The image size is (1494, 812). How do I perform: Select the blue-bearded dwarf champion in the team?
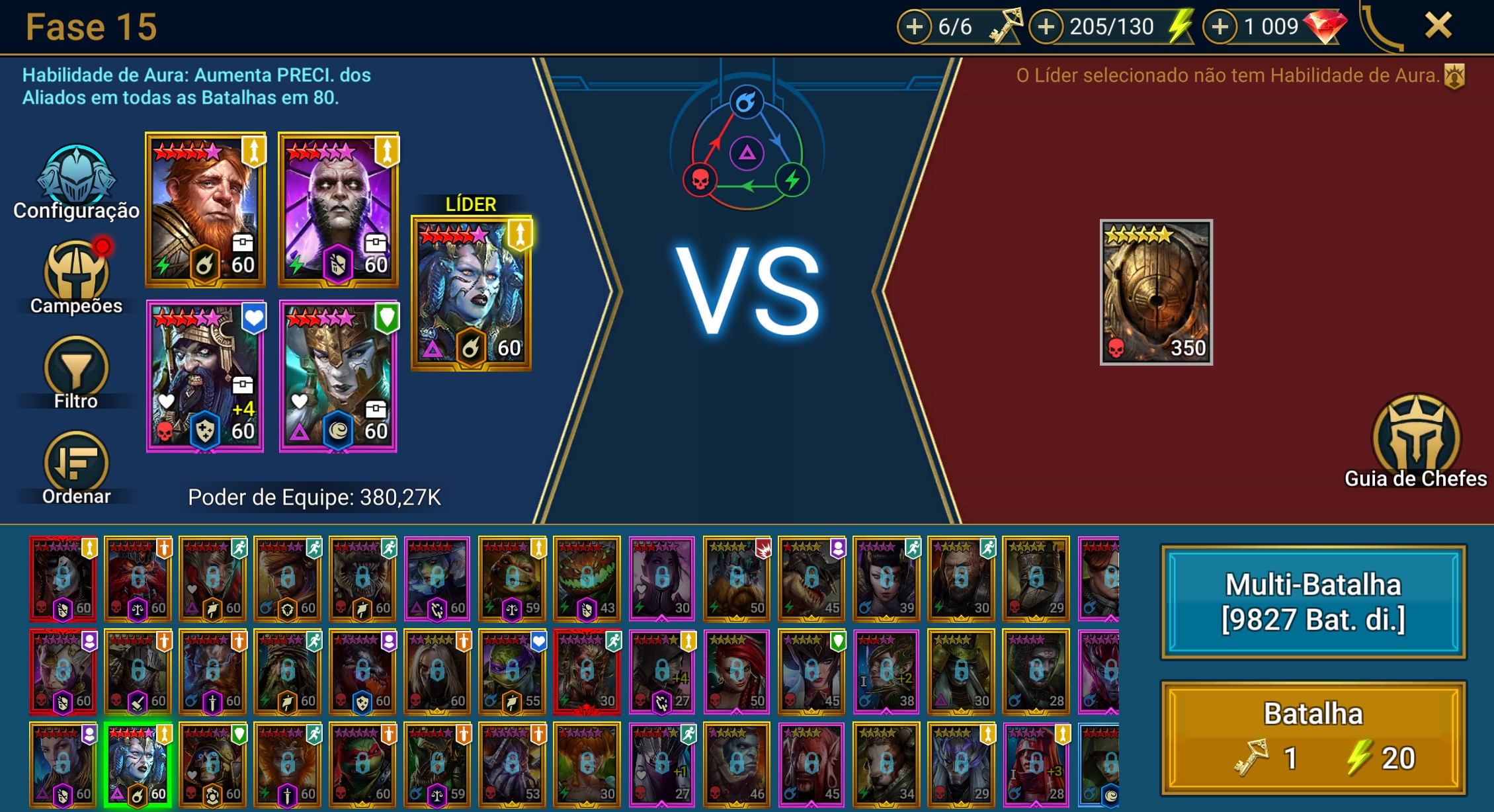tap(205, 376)
